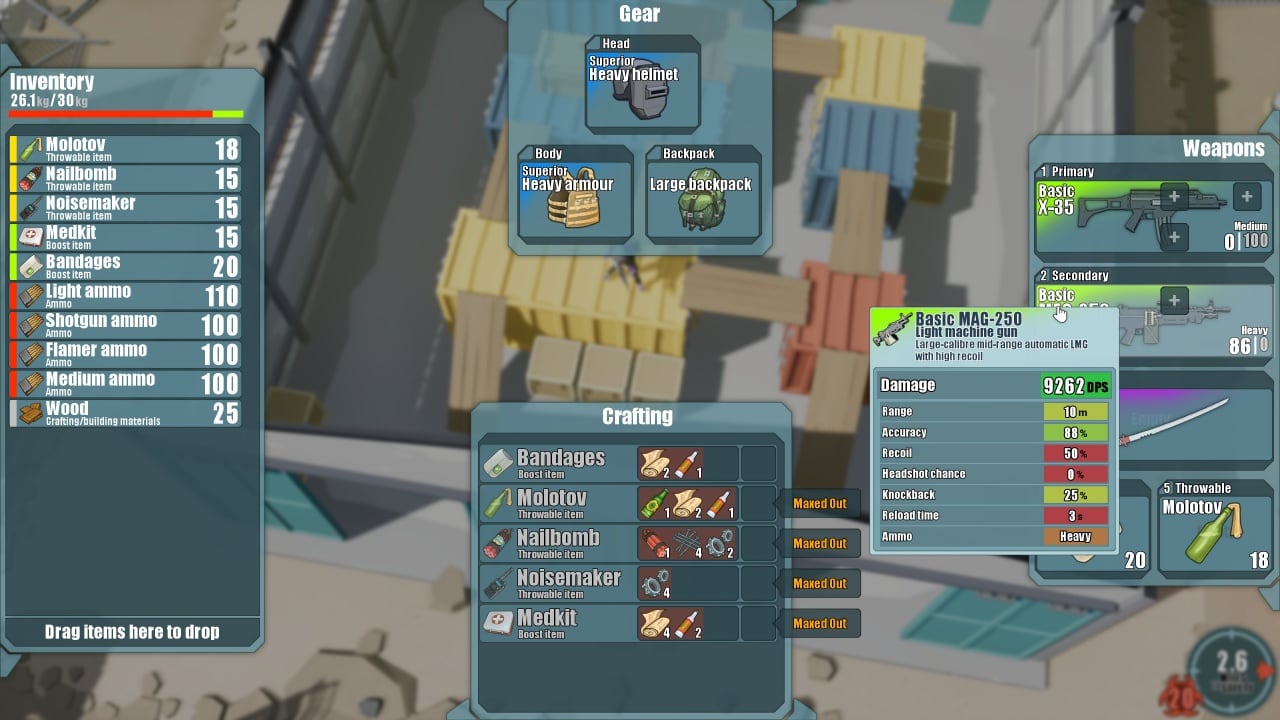Pick the Medium ammo inventory row
The width and height of the screenshot is (1280, 720).
point(126,383)
